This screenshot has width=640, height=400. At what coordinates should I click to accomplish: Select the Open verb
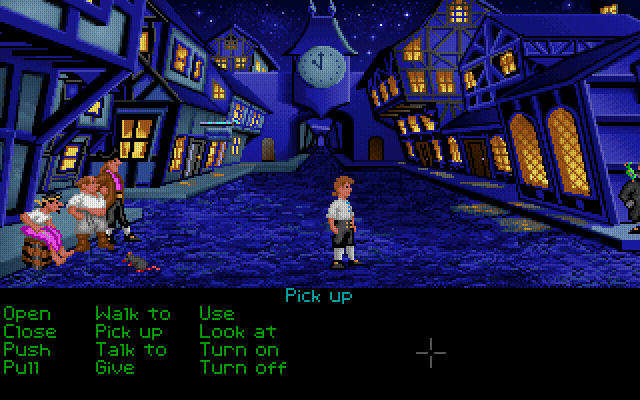pyautogui.click(x=26, y=314)
